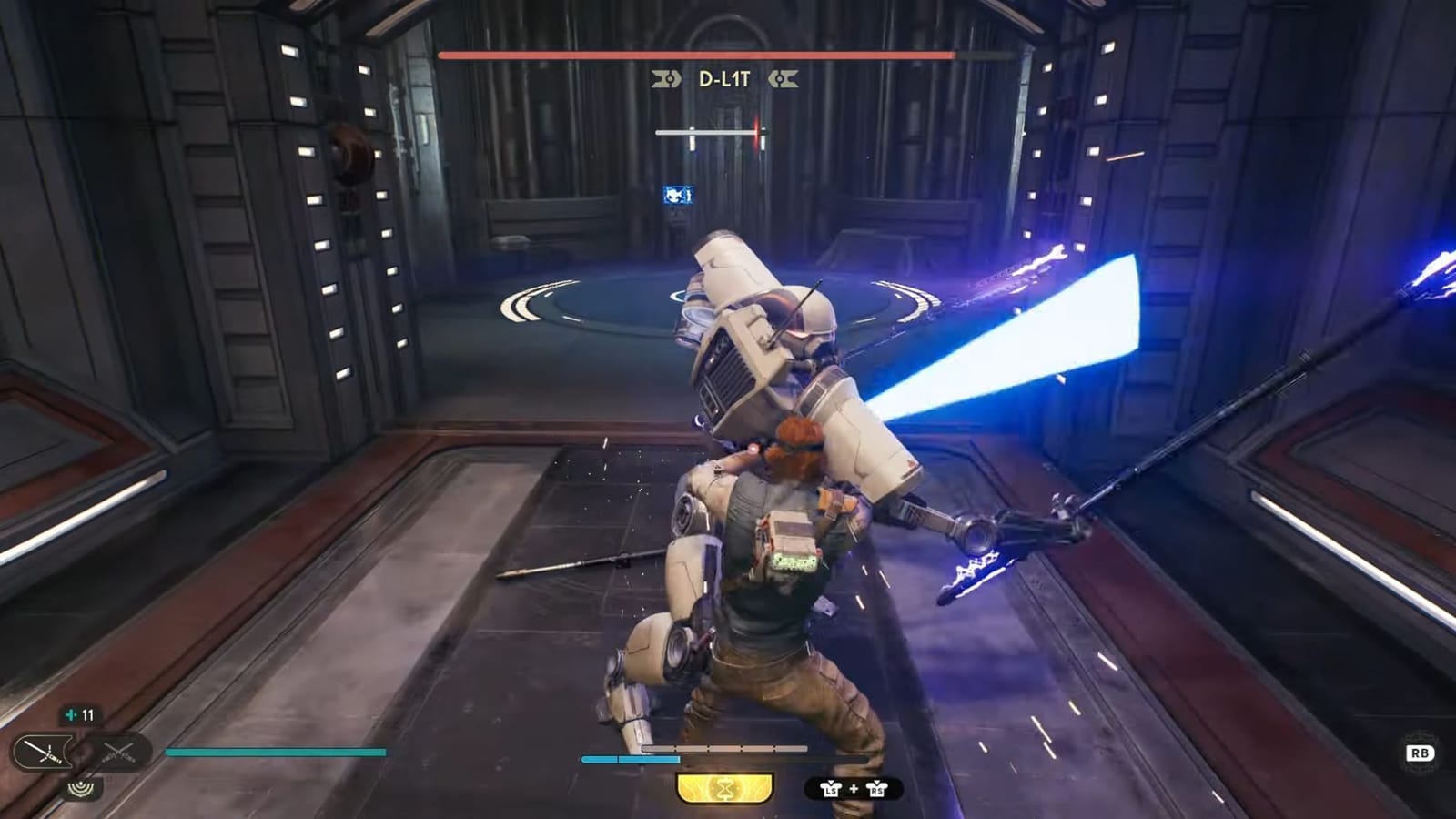Toggle the LS stick prompt indicator

pos(831,790)
